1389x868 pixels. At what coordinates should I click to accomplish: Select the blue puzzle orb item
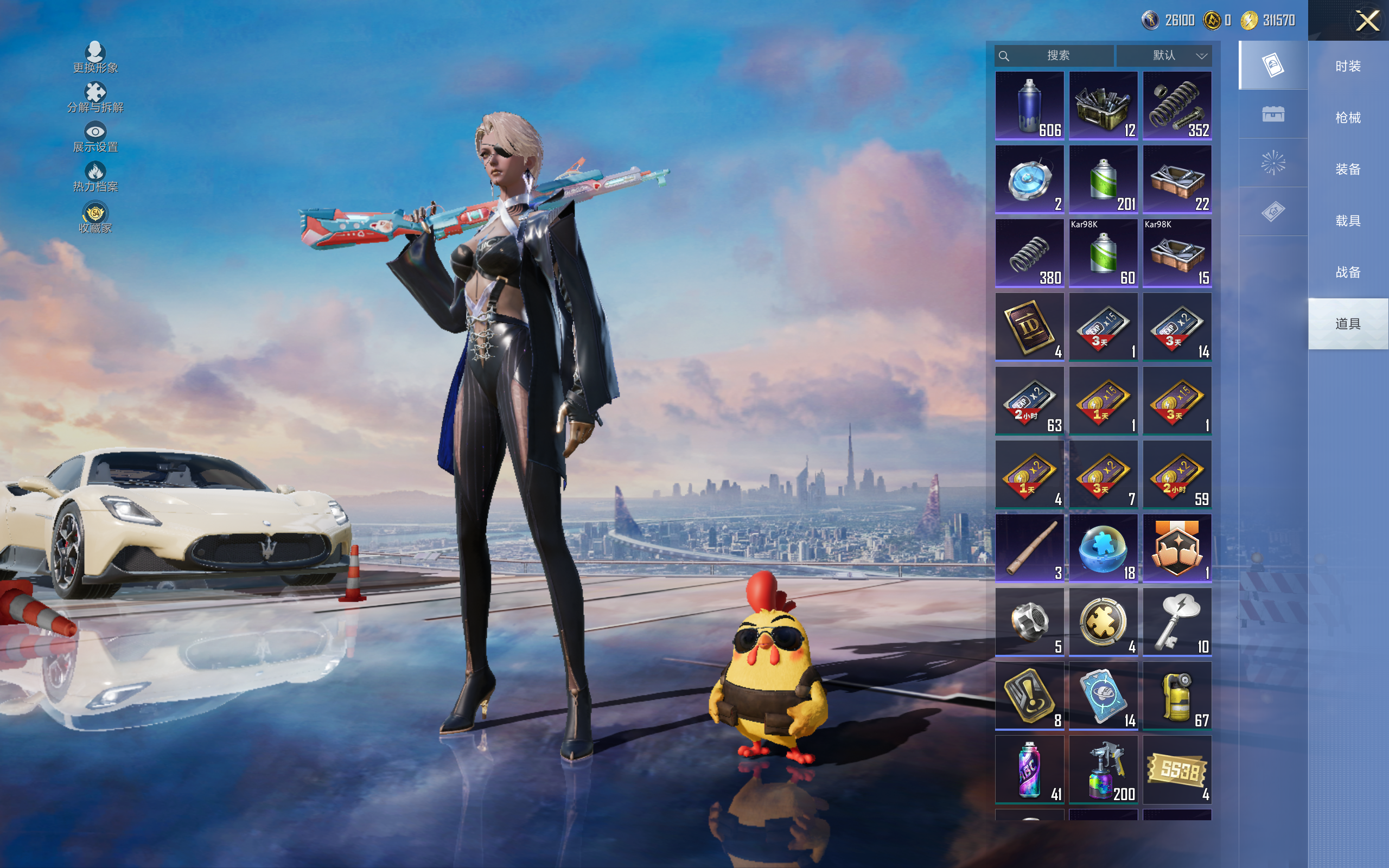tap(1103, 548)
